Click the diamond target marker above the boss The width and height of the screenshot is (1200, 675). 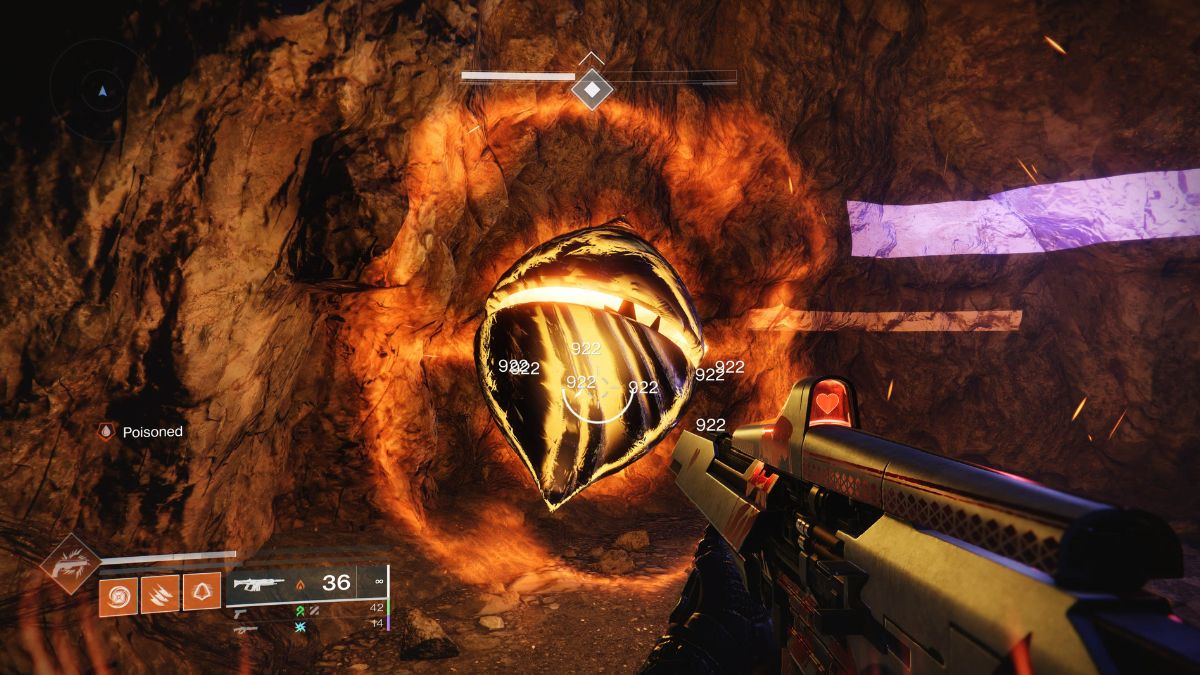pos(591,91)
